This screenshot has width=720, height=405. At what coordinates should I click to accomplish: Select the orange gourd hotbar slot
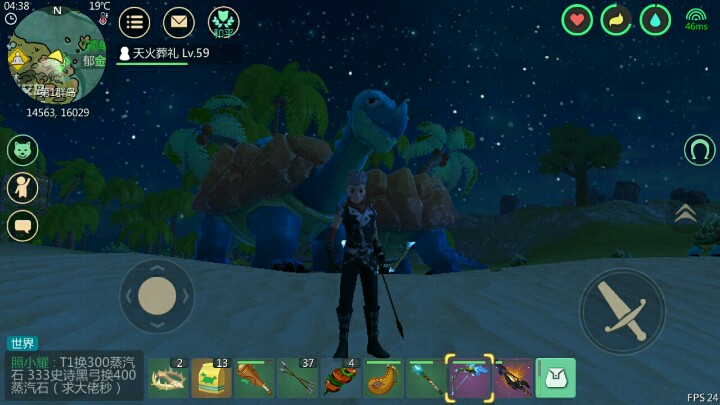(x=383, y=378)
